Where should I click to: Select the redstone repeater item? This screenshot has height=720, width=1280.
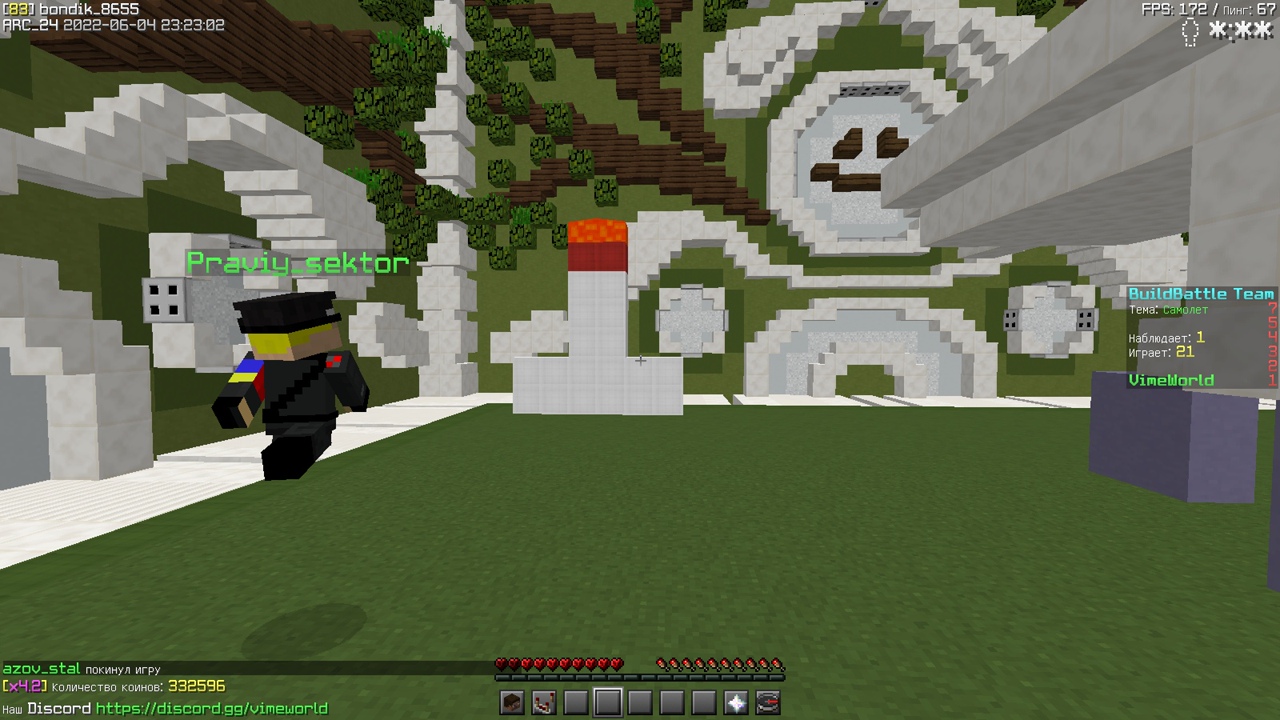(541, 703)
